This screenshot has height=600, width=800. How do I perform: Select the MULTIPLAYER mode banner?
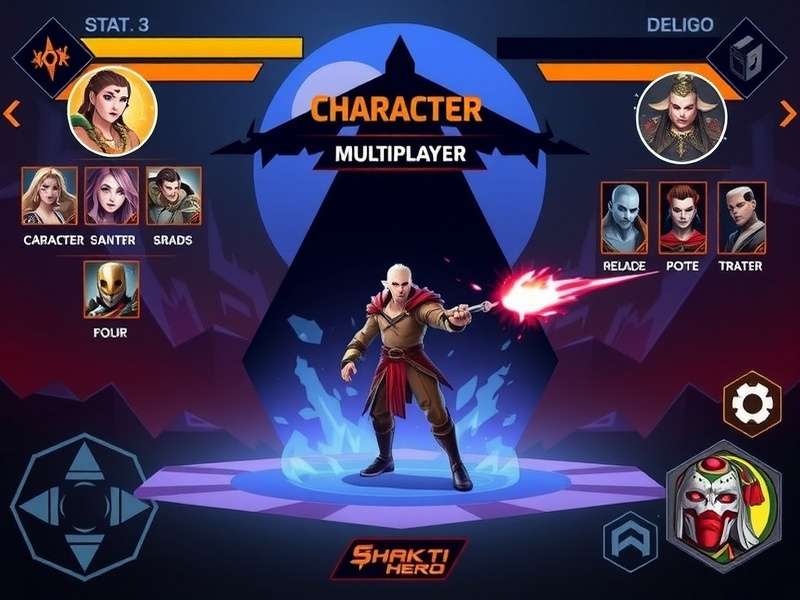[x=400, y=155]
